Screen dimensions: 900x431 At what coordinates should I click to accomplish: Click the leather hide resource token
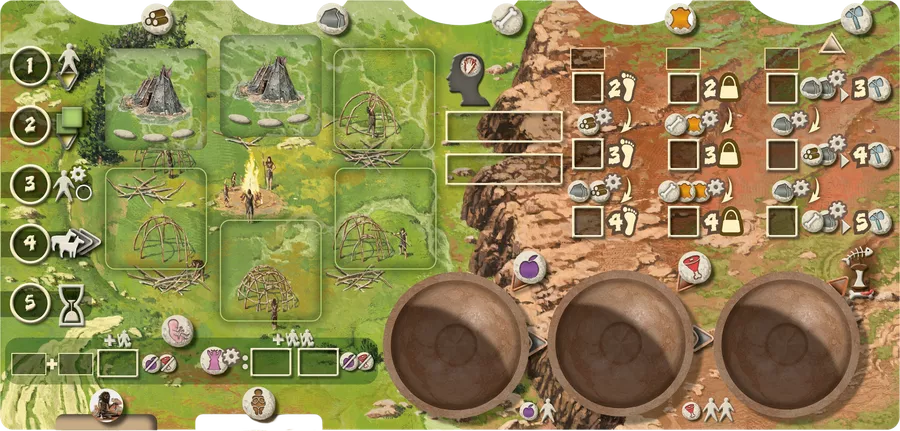tap(681, 17)
